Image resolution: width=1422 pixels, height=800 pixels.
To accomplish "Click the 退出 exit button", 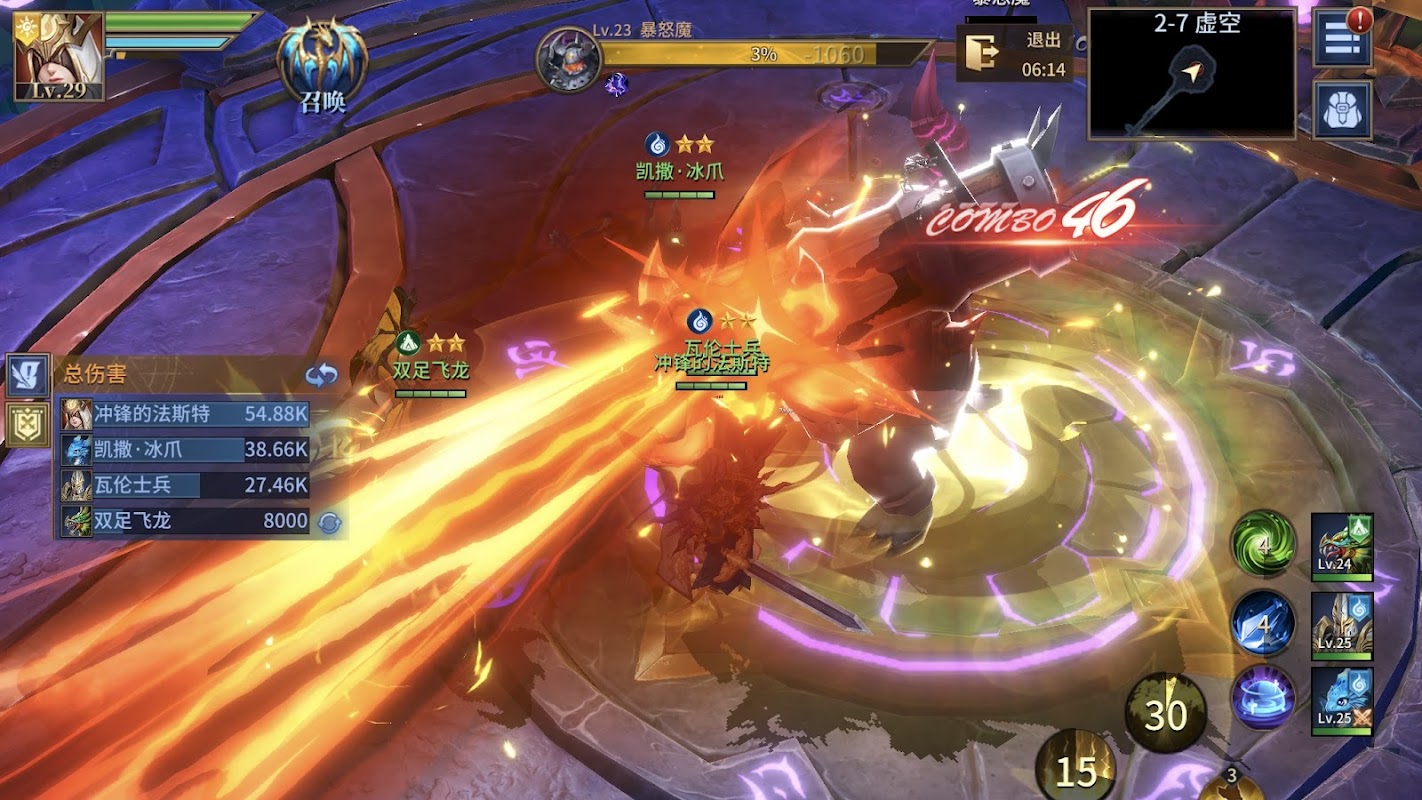I will pyautogui.click(x=1015, y=54).
